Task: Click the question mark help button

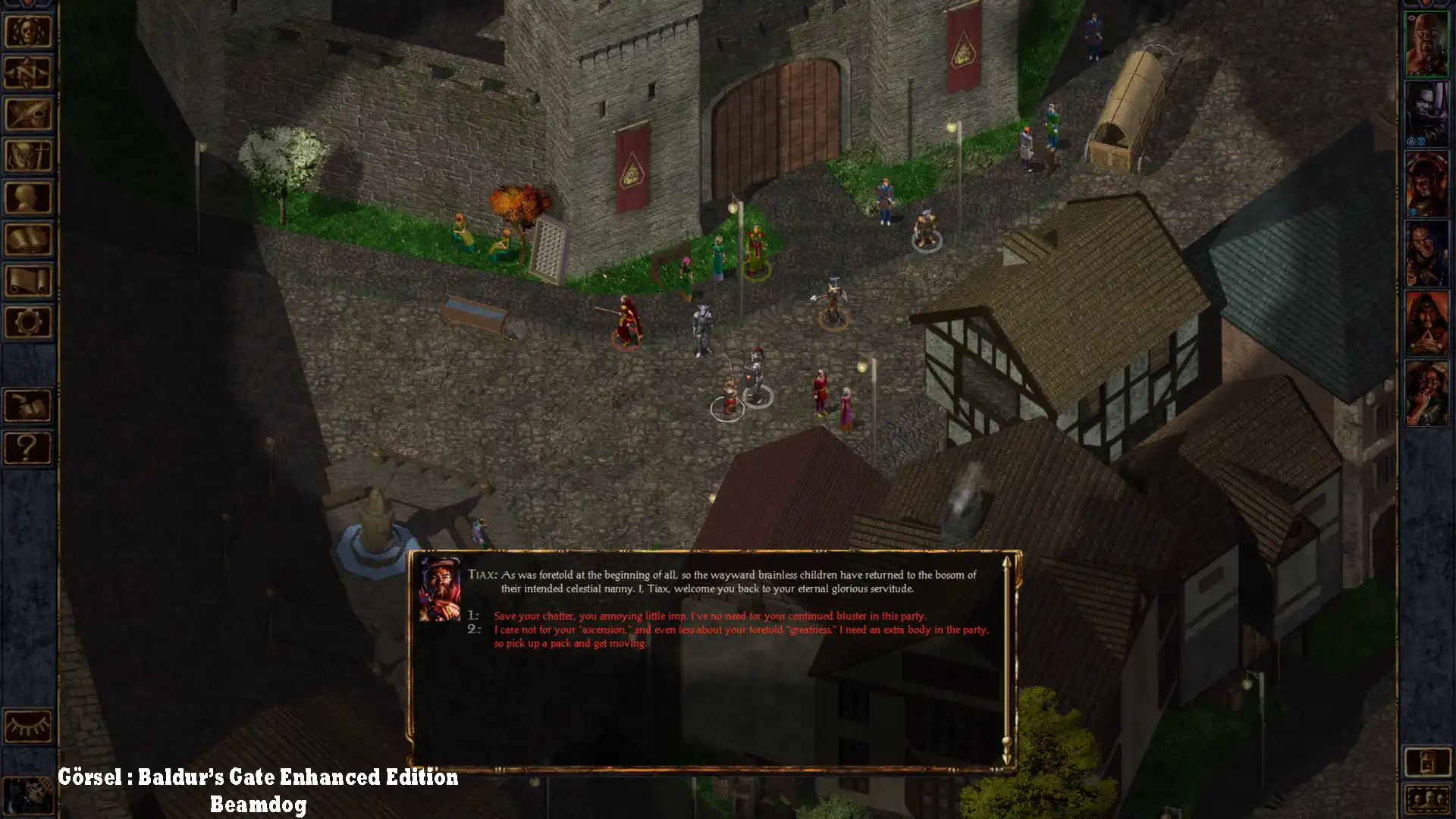Action: coord(28,447)
